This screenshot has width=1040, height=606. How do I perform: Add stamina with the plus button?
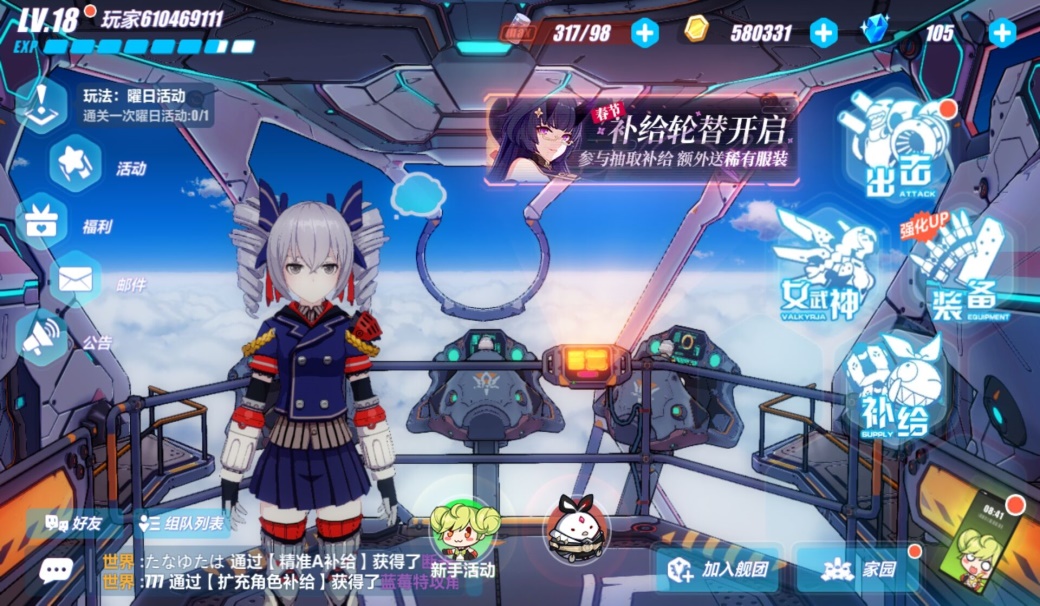(x=646, y=33)
